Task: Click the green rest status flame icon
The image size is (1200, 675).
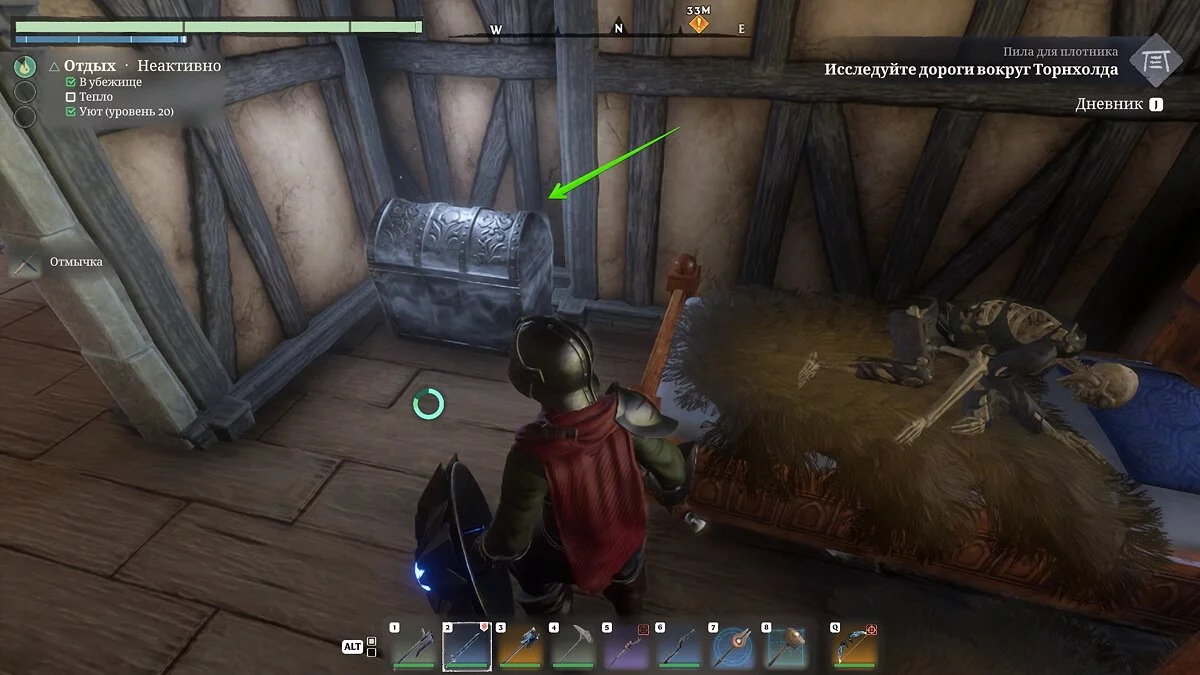Action: click(x=25, y=67)
